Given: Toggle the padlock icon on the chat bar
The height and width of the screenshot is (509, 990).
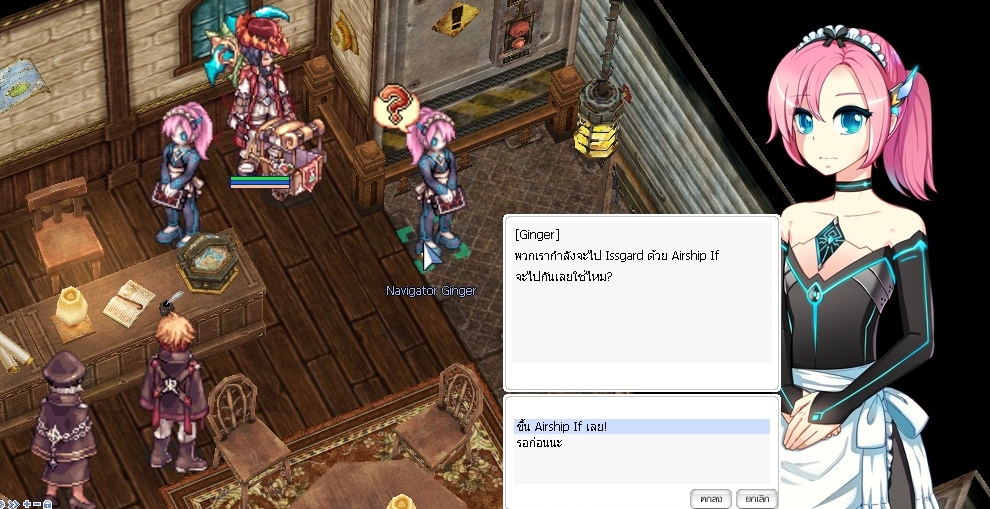Looking at the screenshot, I should (x=47, y=503).
